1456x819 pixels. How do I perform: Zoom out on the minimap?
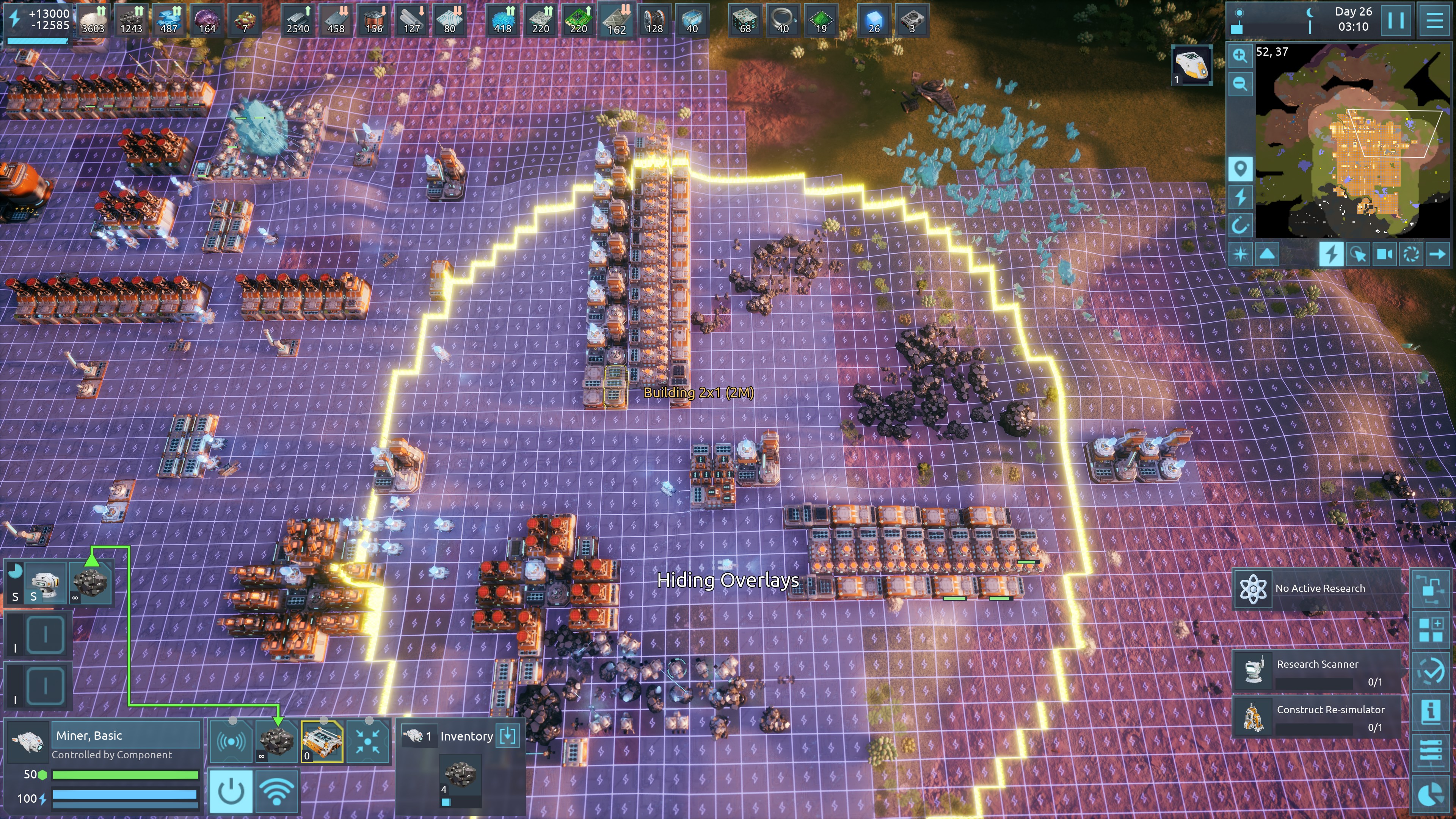[1240, 84]
